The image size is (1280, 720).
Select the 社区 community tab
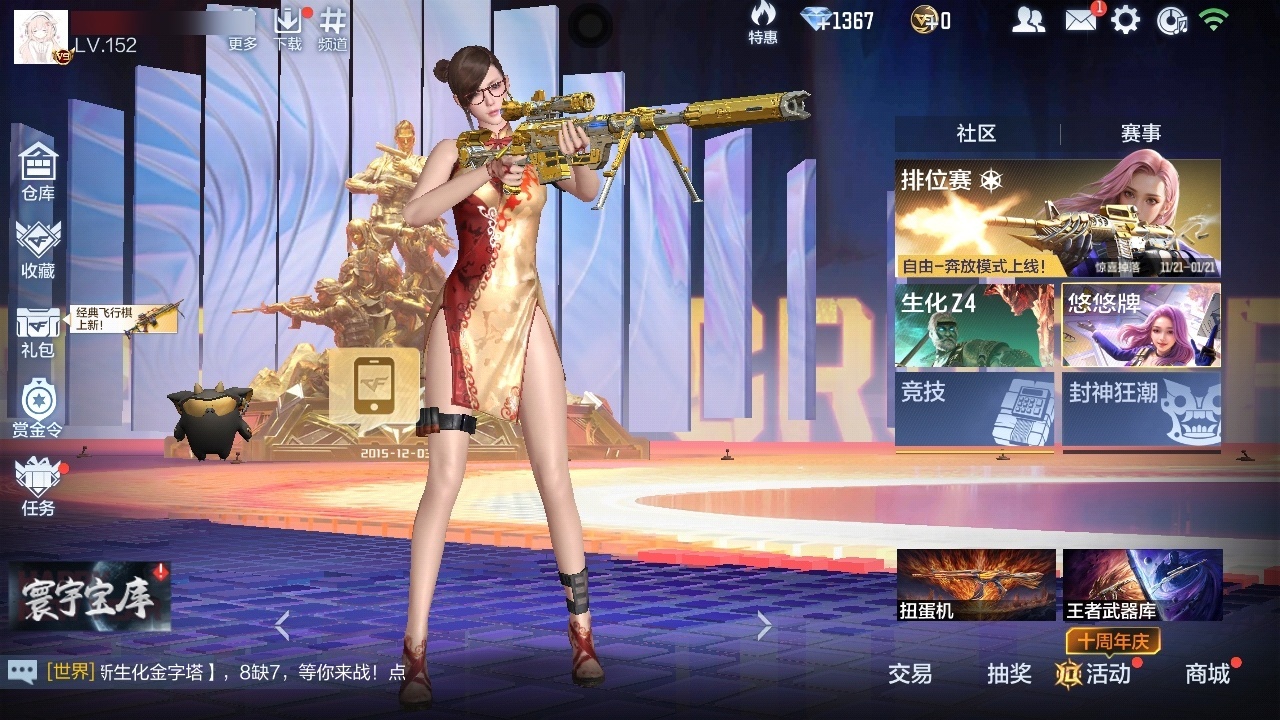click(977, 132)
